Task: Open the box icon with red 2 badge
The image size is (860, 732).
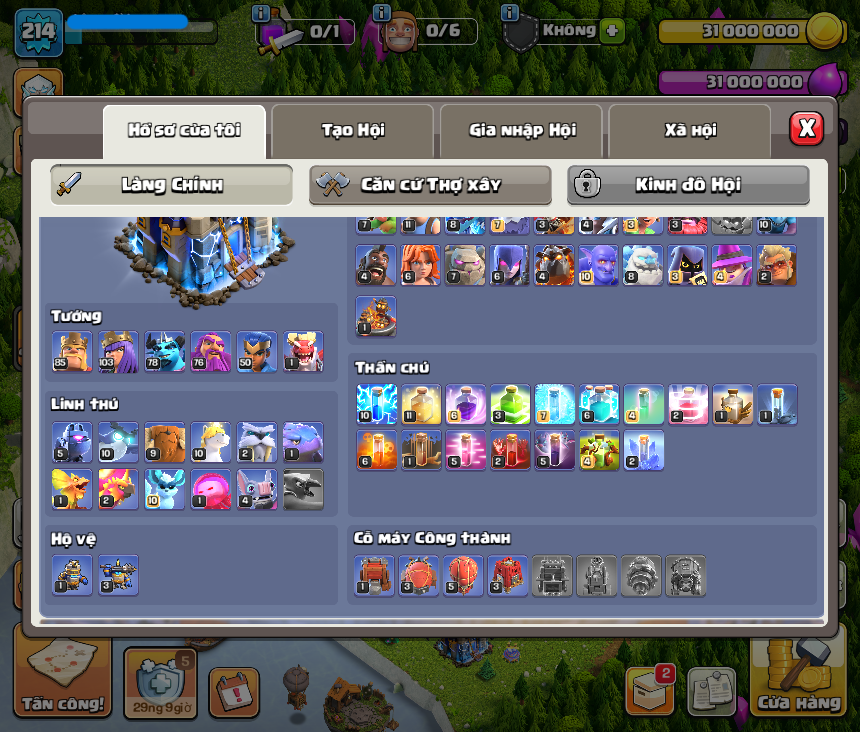Action: click(x=650, y=690)
